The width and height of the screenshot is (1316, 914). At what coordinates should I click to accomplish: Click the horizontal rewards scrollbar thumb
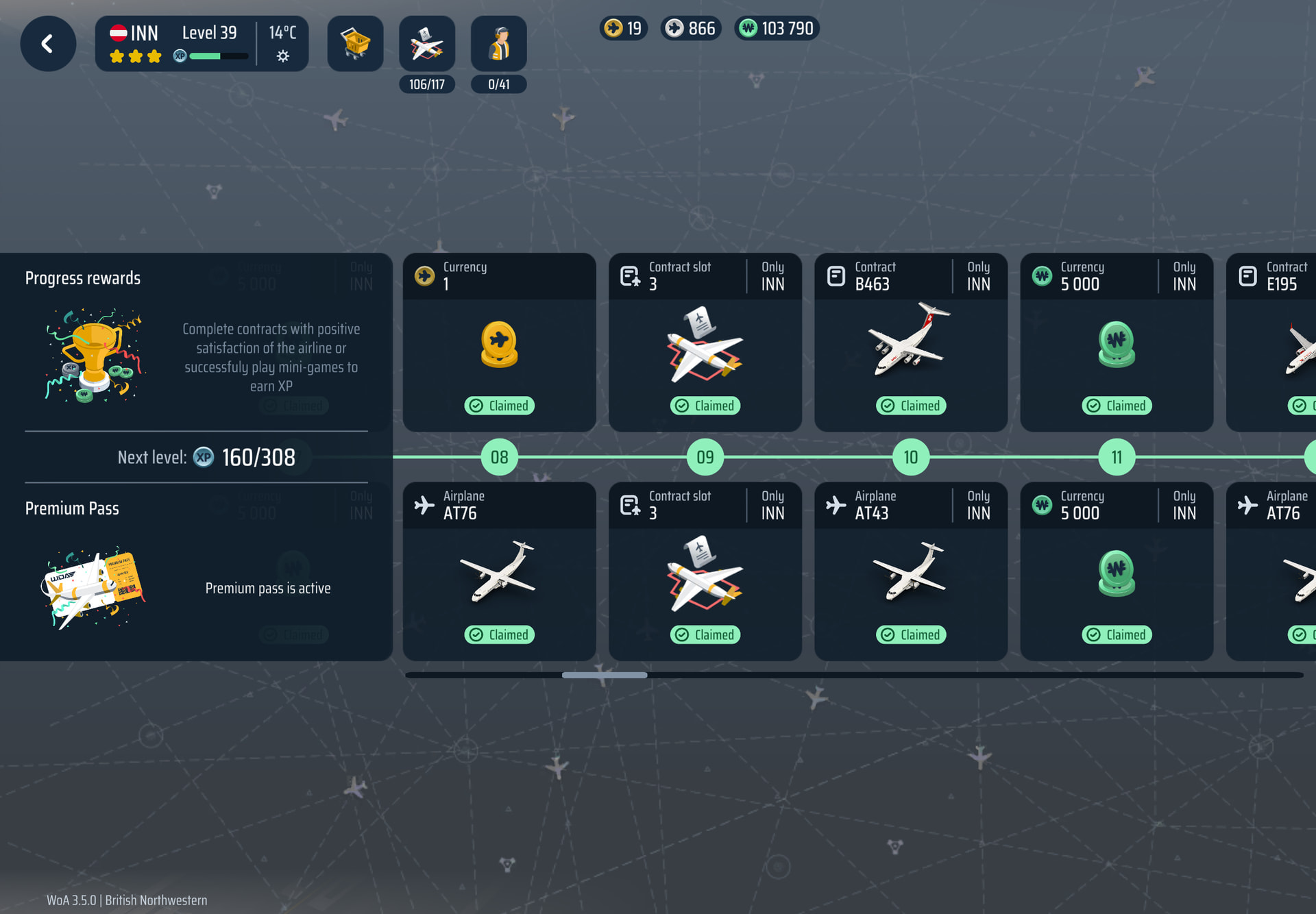604,675
